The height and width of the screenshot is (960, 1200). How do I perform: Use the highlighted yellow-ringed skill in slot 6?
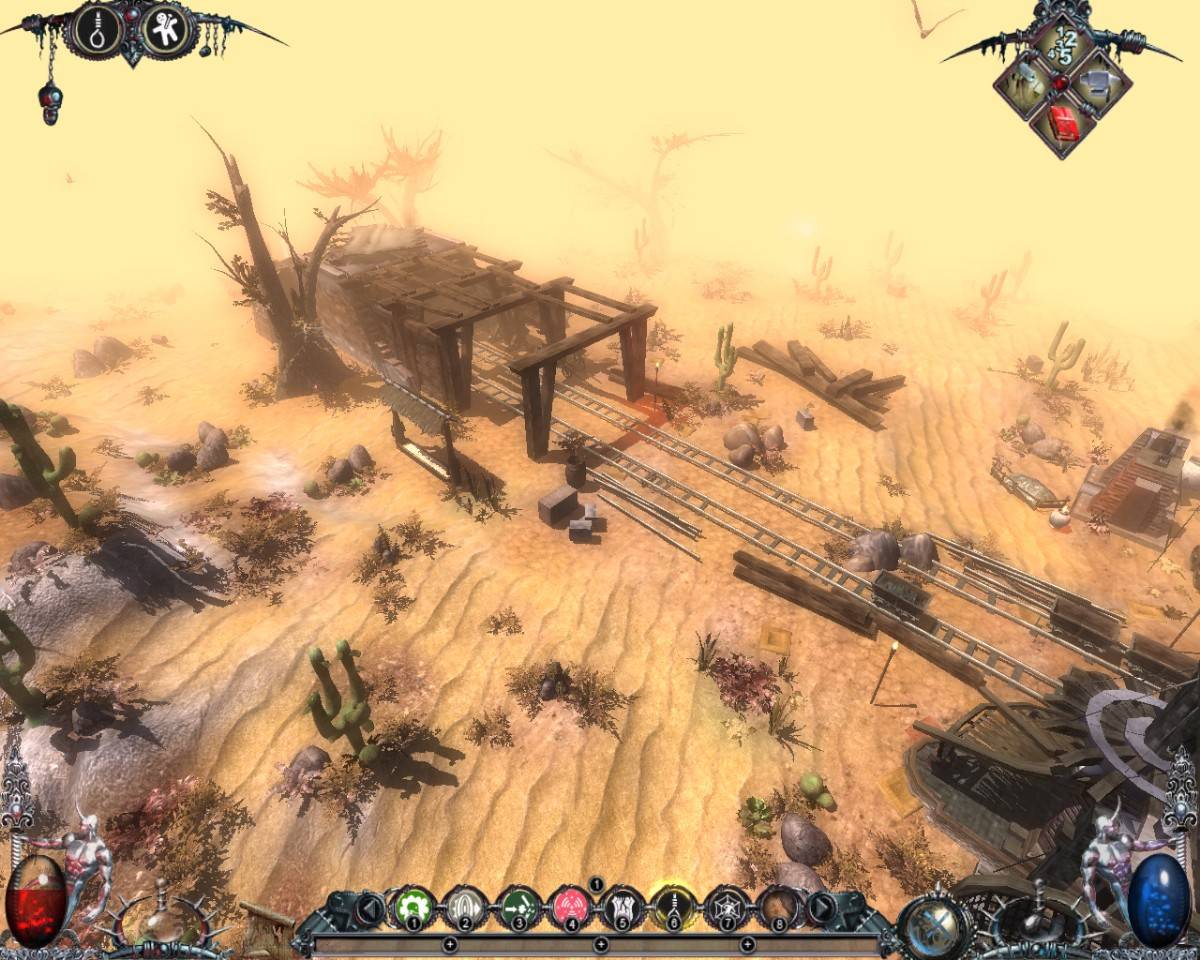[675, 908]
